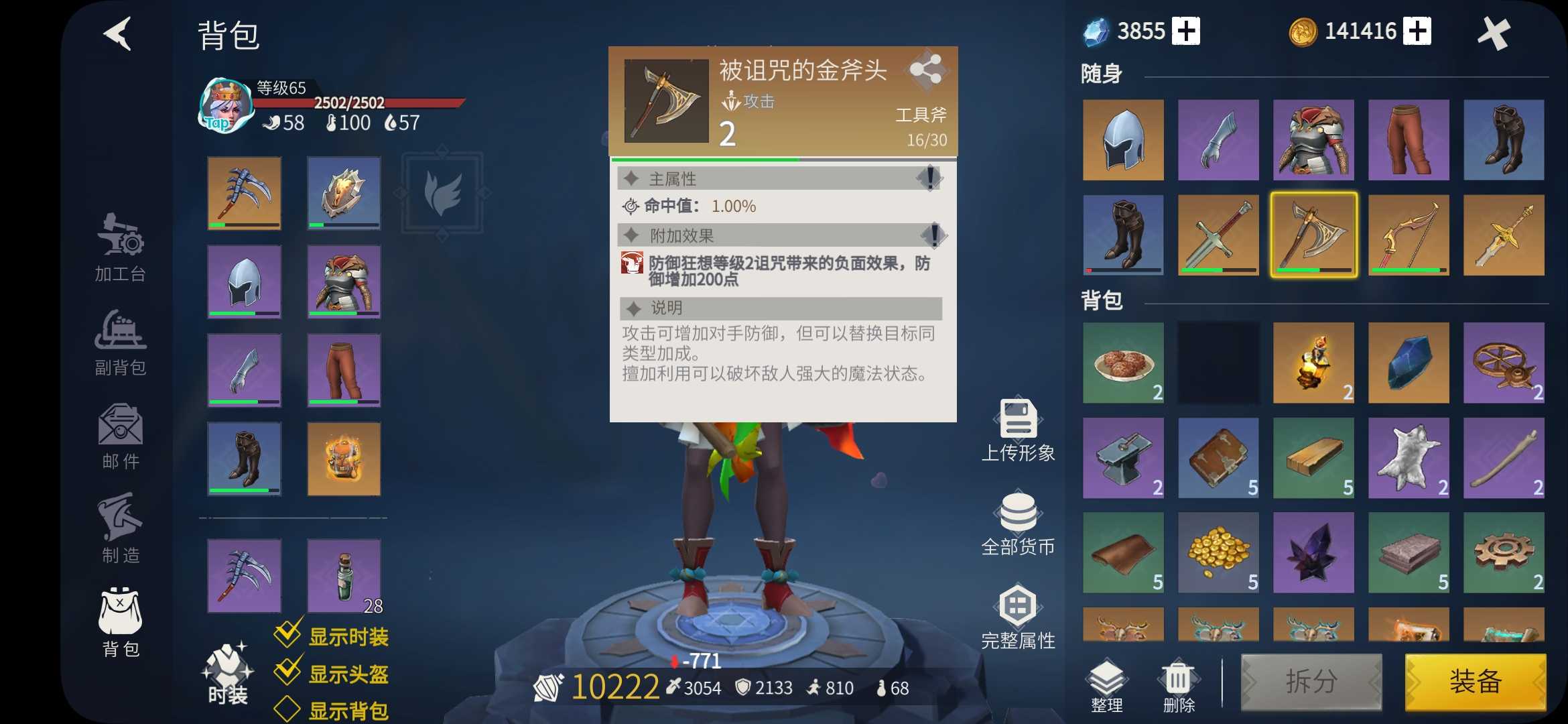Select the highlighted golden axe inventory slot
Screen dimensions: 1568x724
(1313, 235)
